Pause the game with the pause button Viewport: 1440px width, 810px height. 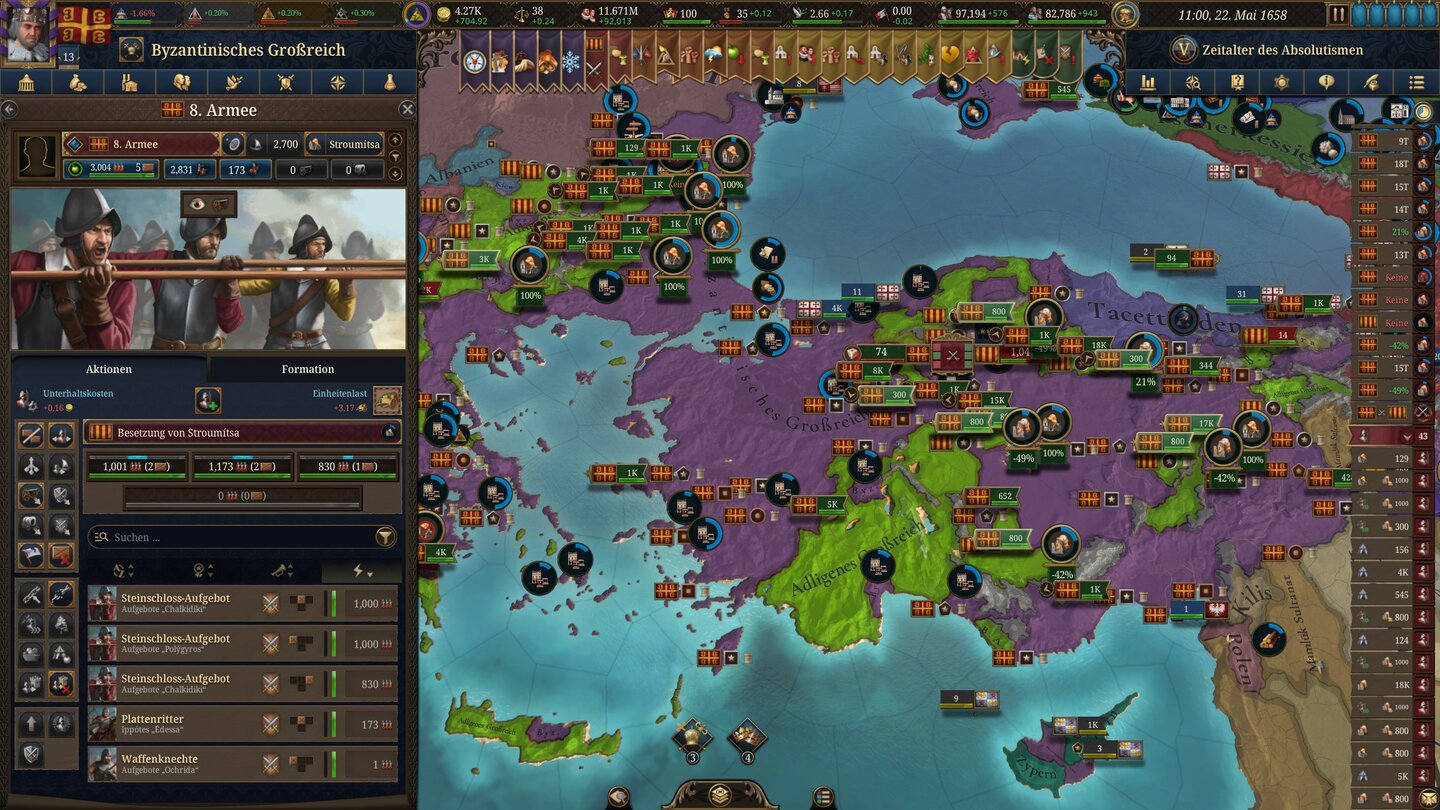(x=1338, y=13)
